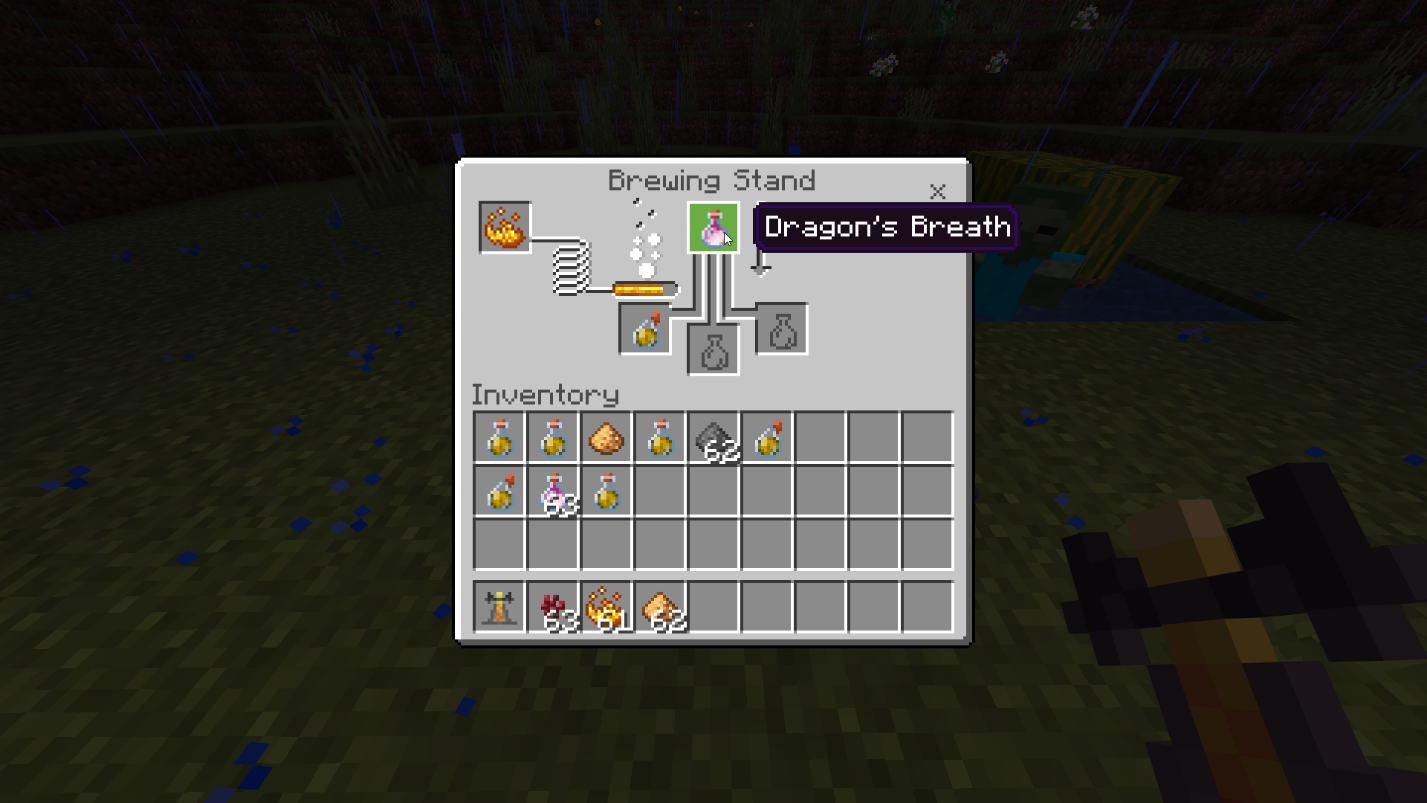Viewport: 1427px width, 803px height.
Task: Select the gunpowder stack of 62
Action: point(714,438)
